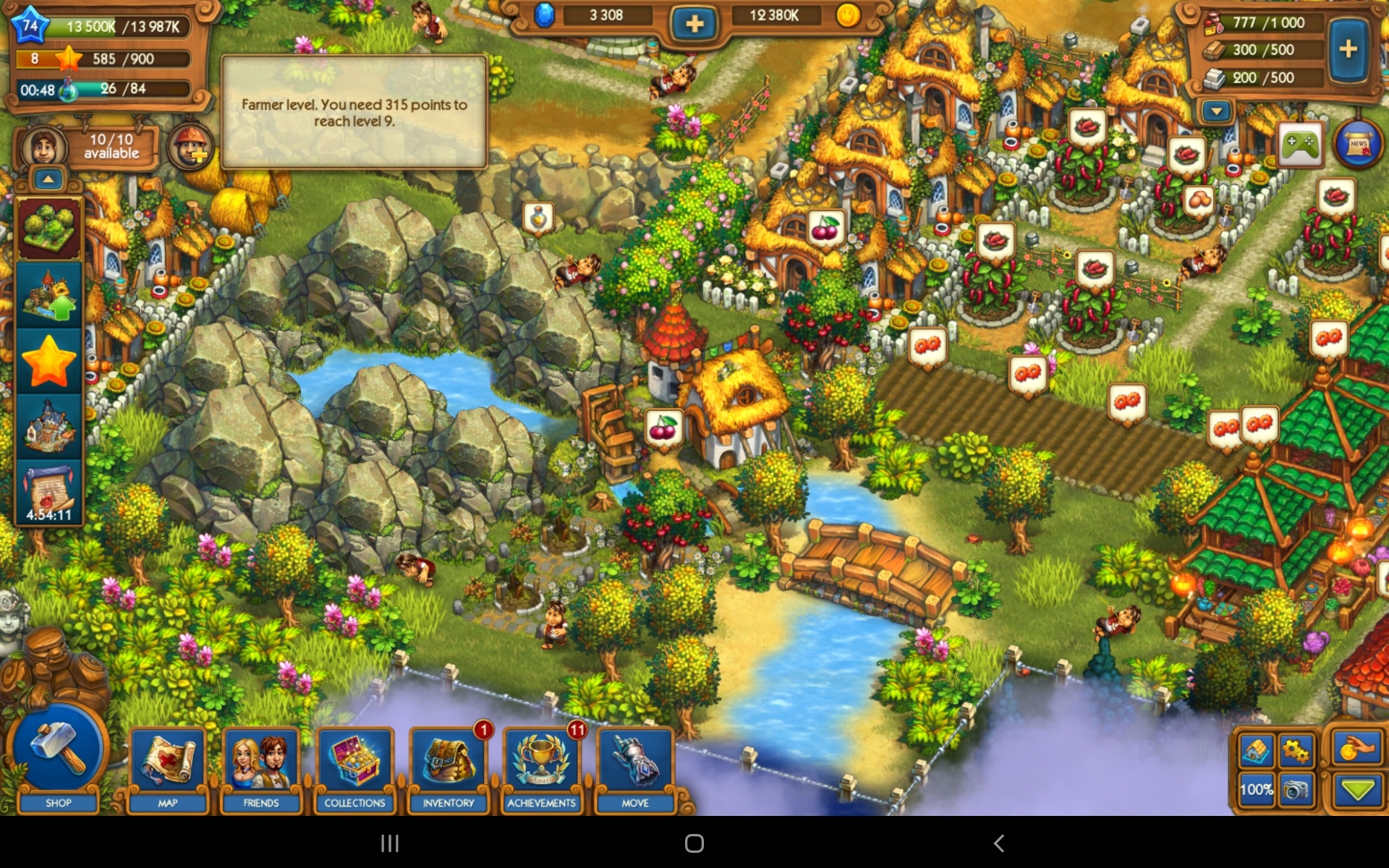Activate the Move gauntlet tool
1389x868 pixels.
click(635, 768)
